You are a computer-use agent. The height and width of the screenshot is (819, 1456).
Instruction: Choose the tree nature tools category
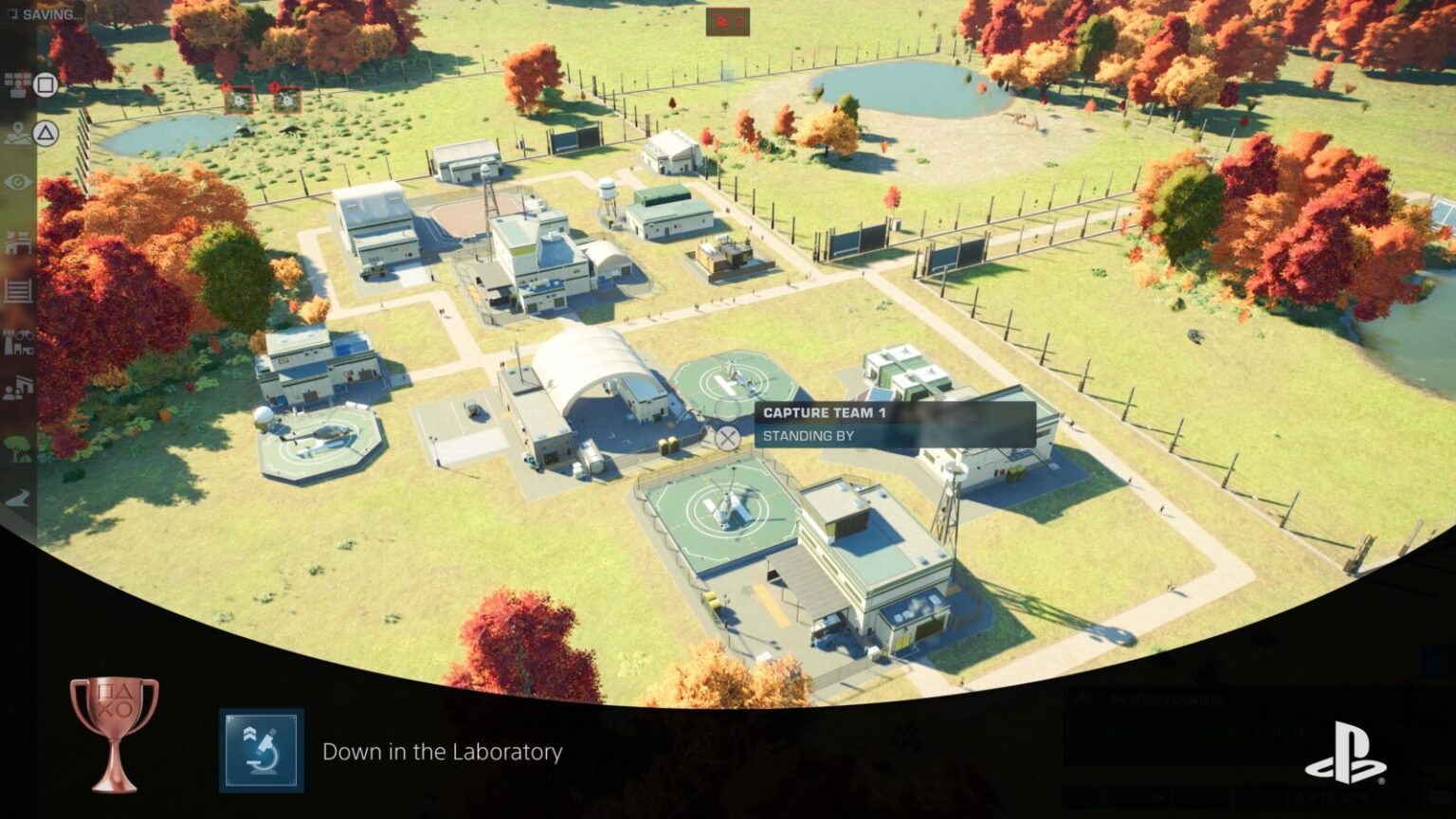(x=18, y=448)
